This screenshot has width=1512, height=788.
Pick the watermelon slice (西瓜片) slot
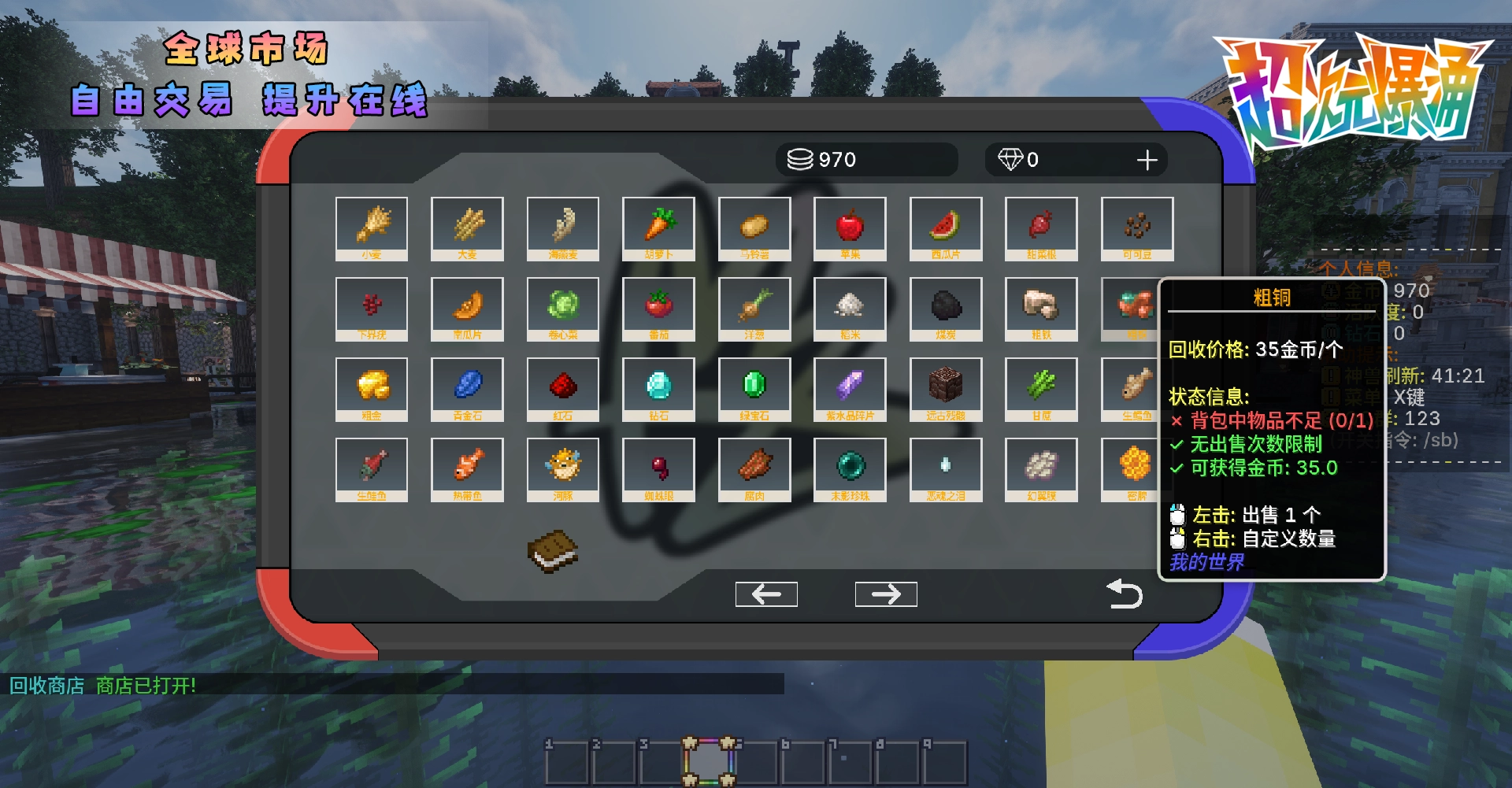(945, 228)
